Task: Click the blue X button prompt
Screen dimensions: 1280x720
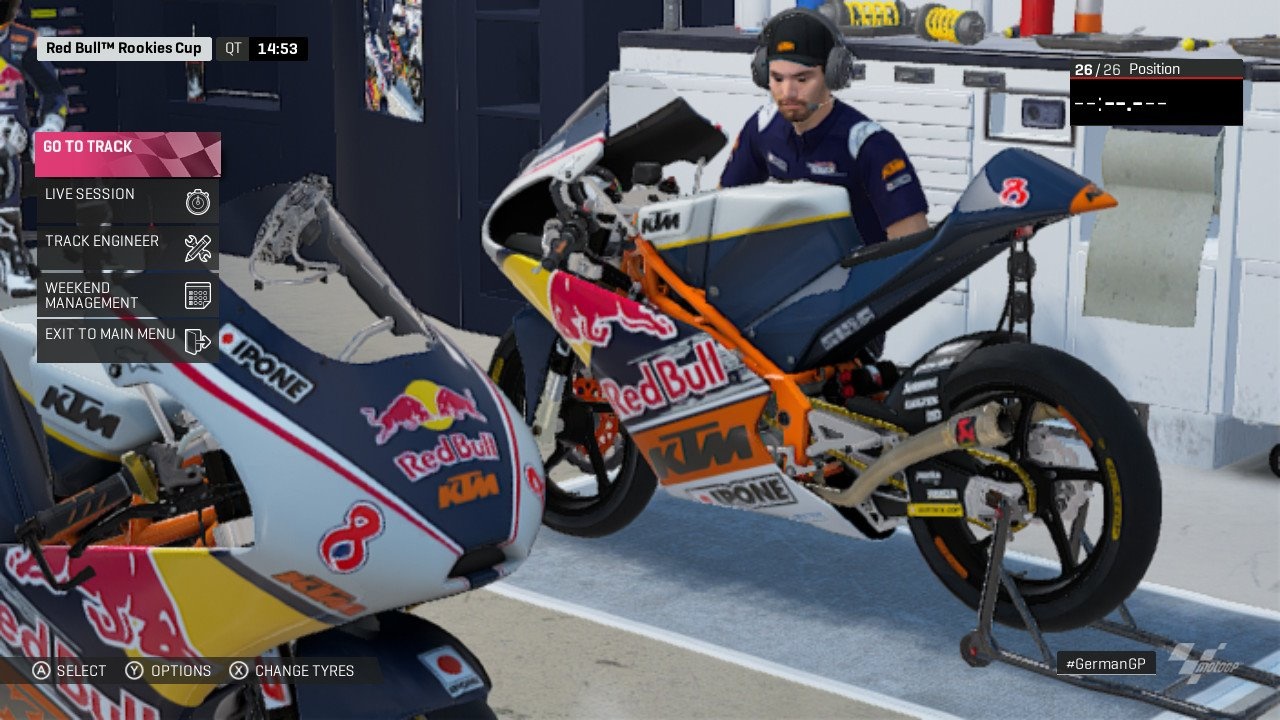Action: pyautogui.click(x=238, y=671)
